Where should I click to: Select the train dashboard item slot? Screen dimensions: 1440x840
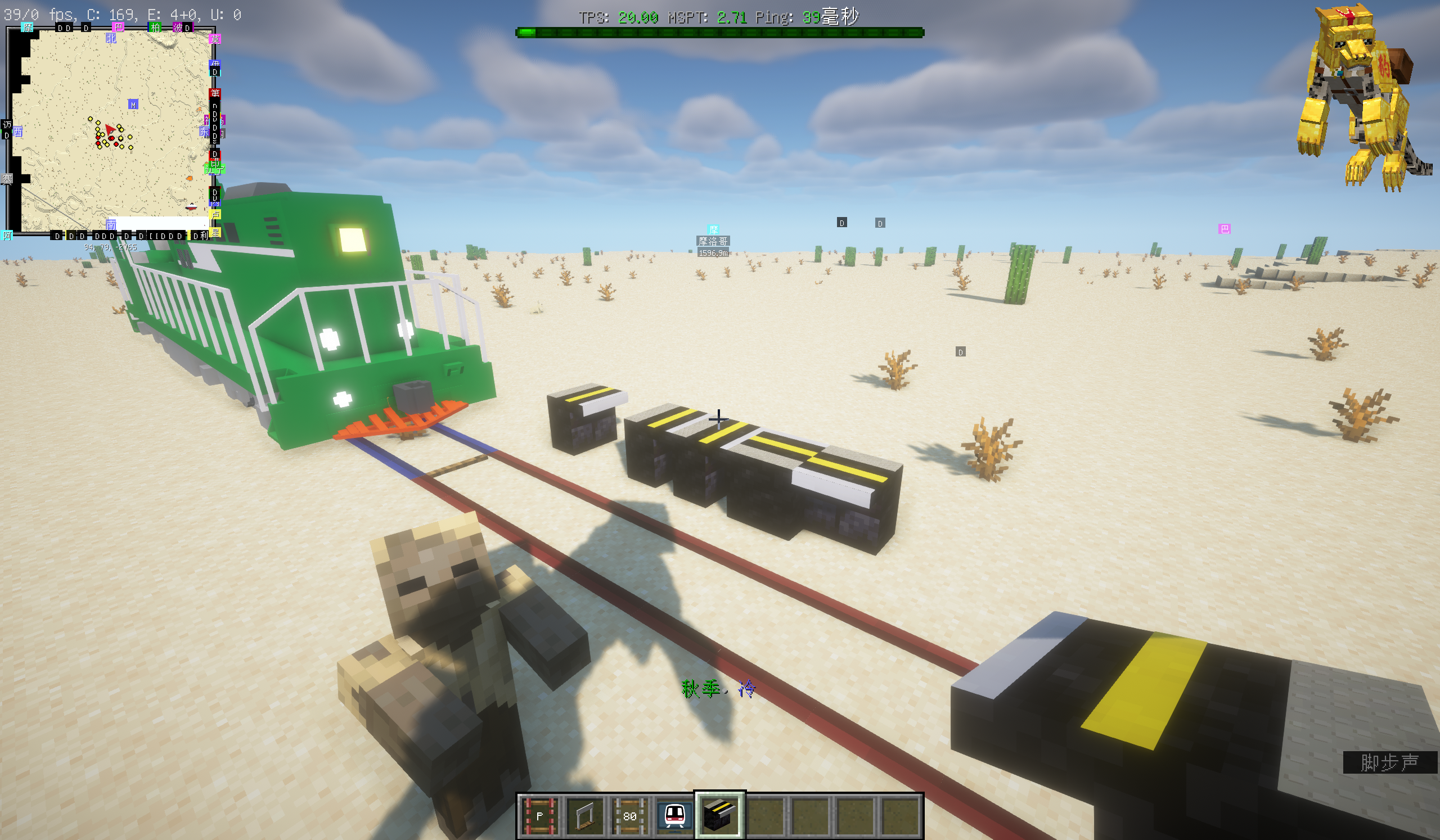click(674, 815)
